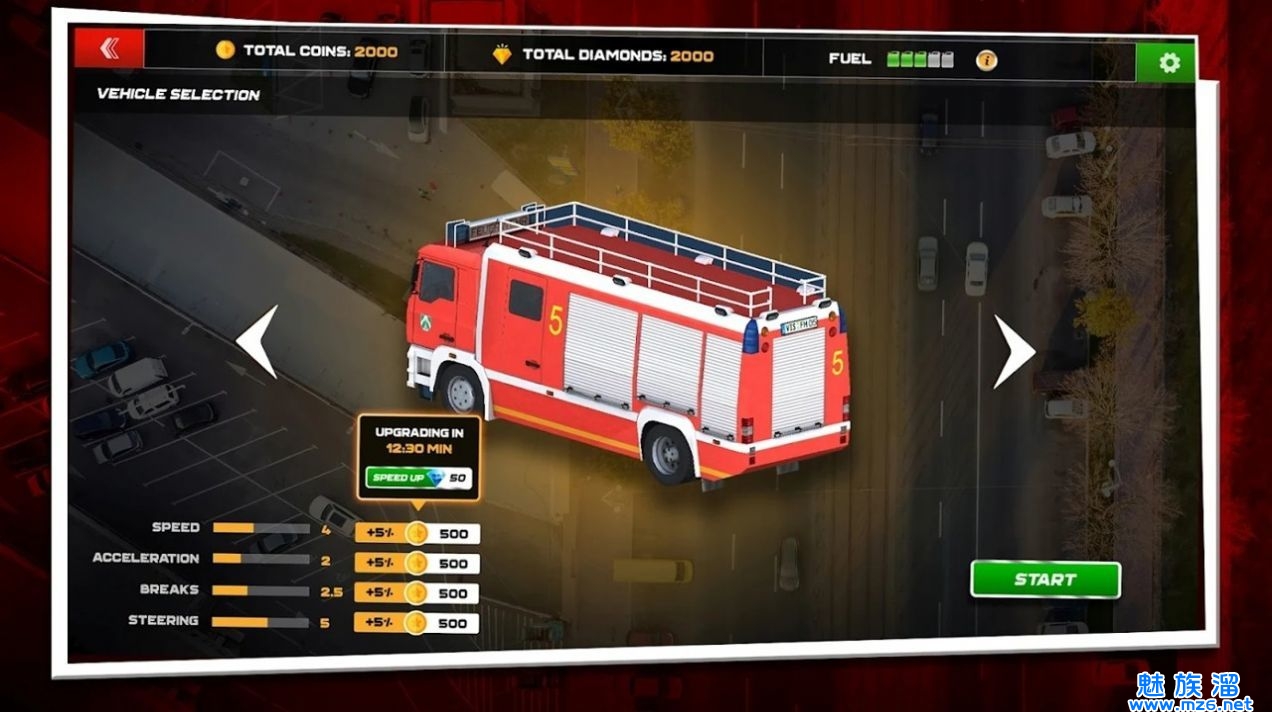Select the previous vehicle
1272x712 pixels.
pyautogui.click(x=257, y=342)
